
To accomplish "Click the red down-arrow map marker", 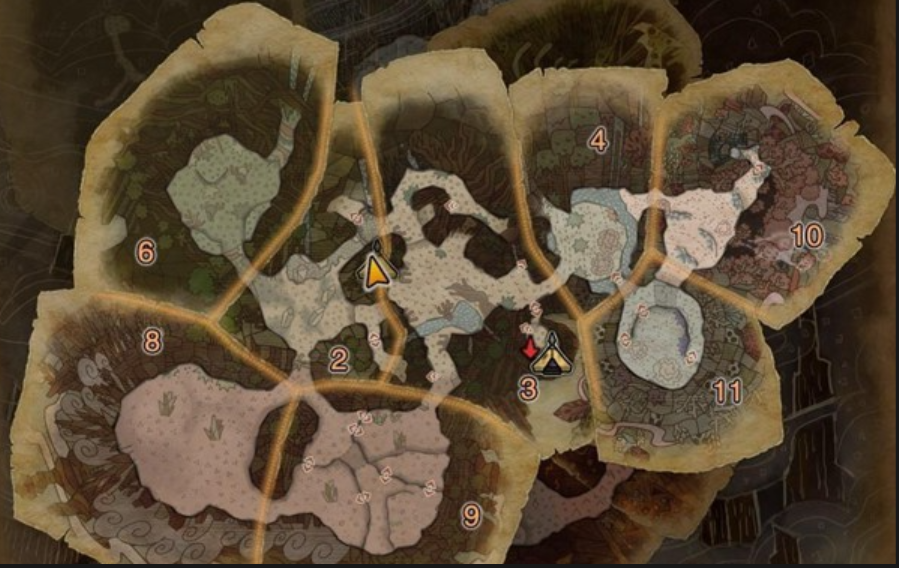I will (529, 347).
